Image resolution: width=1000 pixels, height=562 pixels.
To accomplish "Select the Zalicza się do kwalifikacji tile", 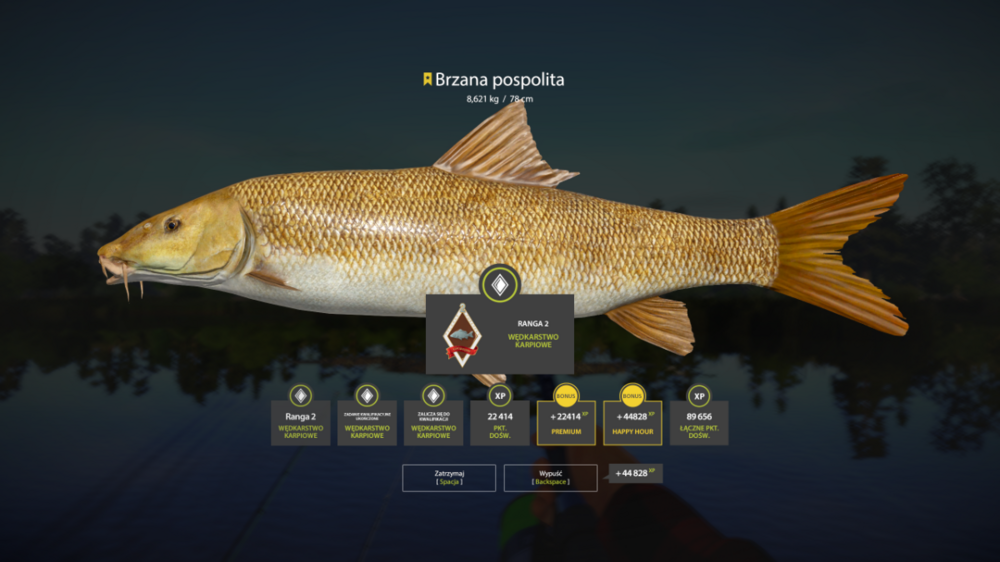I will [433, 422].
